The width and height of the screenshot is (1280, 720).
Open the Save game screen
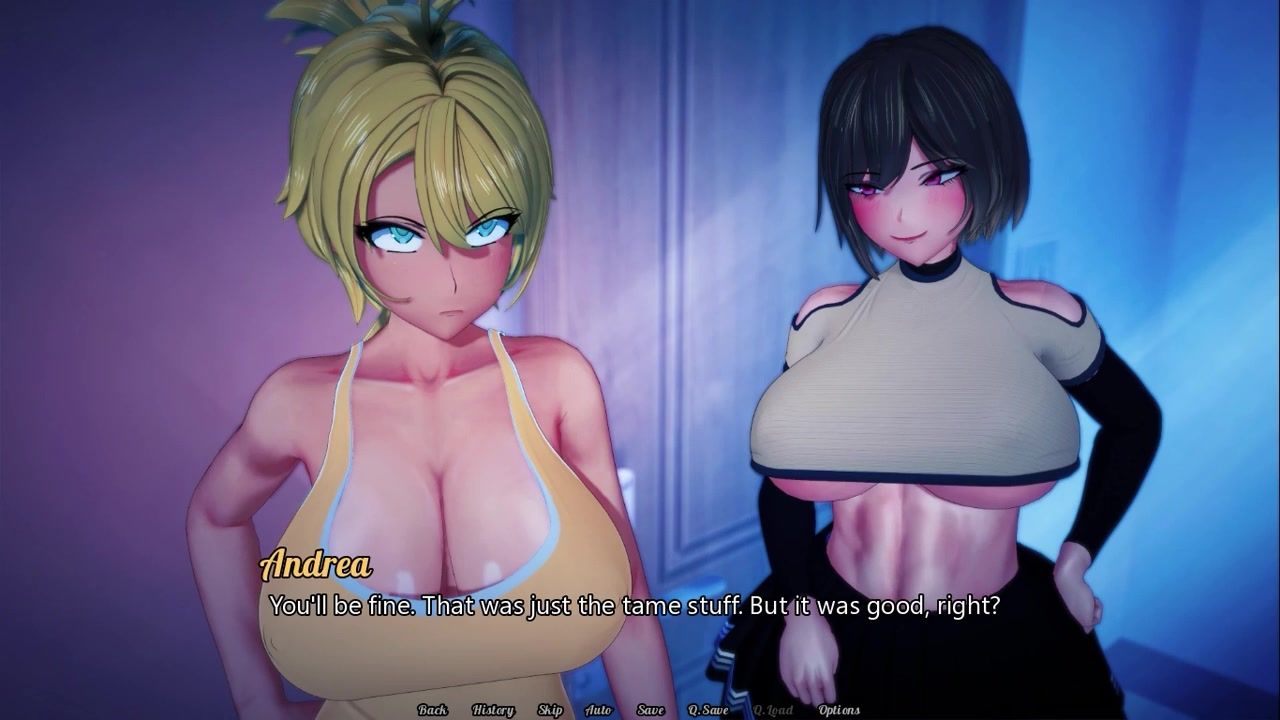click(x=650, y=710)
